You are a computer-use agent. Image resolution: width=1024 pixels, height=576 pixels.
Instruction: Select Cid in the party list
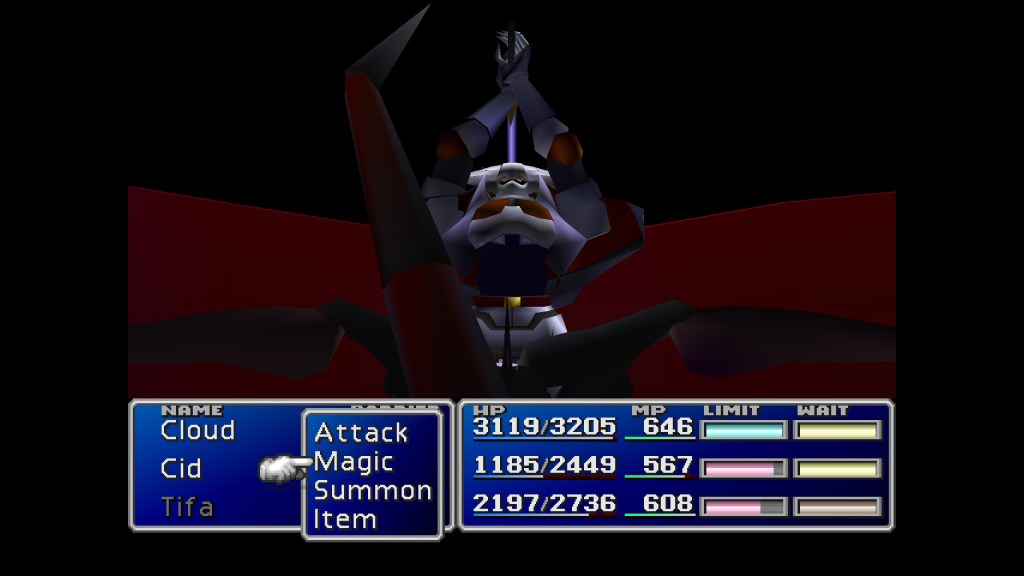point(181,468)
